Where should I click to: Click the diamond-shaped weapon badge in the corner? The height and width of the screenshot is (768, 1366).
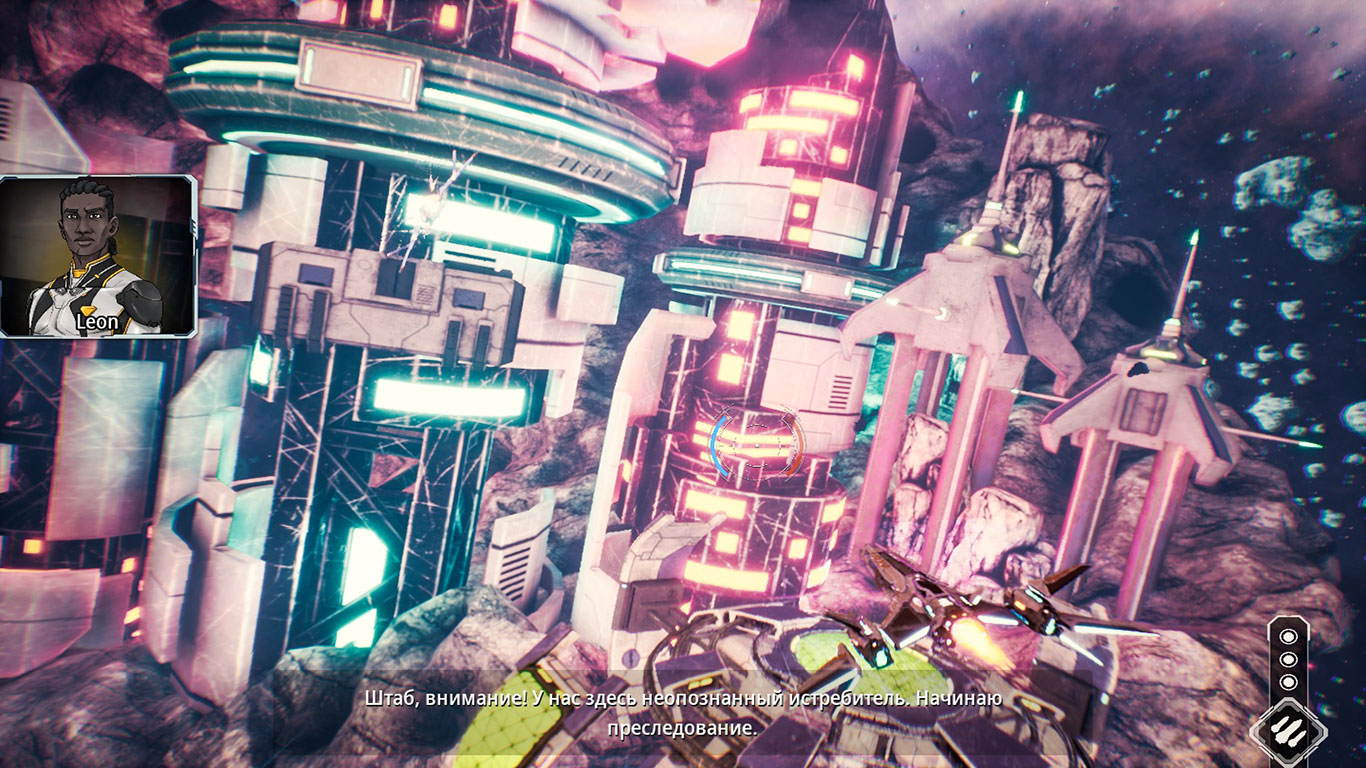(x=1291, y=729)
